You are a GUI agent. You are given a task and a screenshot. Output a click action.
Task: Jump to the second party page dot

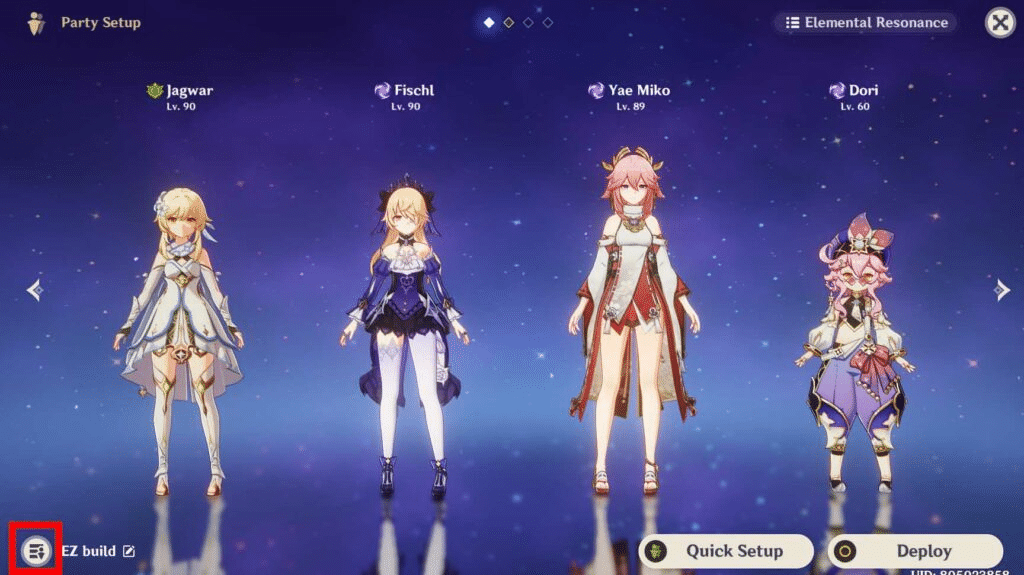tap(508, 22)
